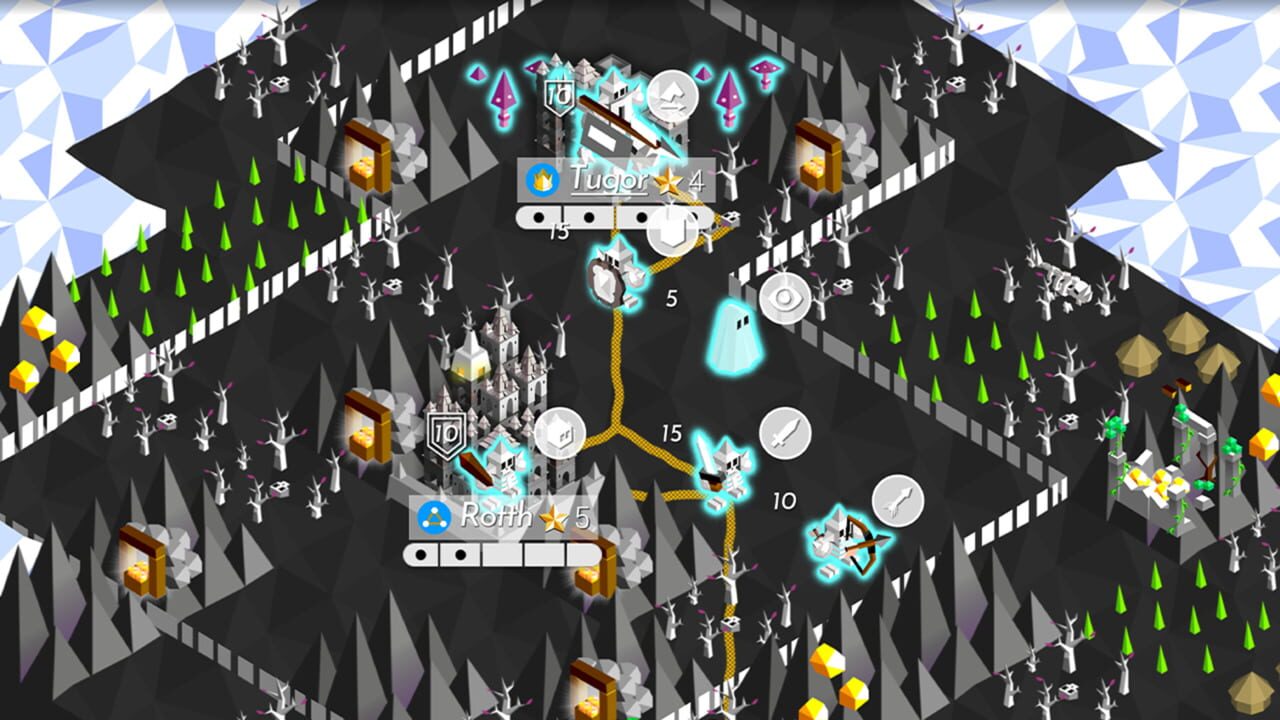This screenshot has height=720, width=1280.
Task: Select the shield defense icon below Tucor's banner
Action: pyautogui.click(x=671, y=232)
